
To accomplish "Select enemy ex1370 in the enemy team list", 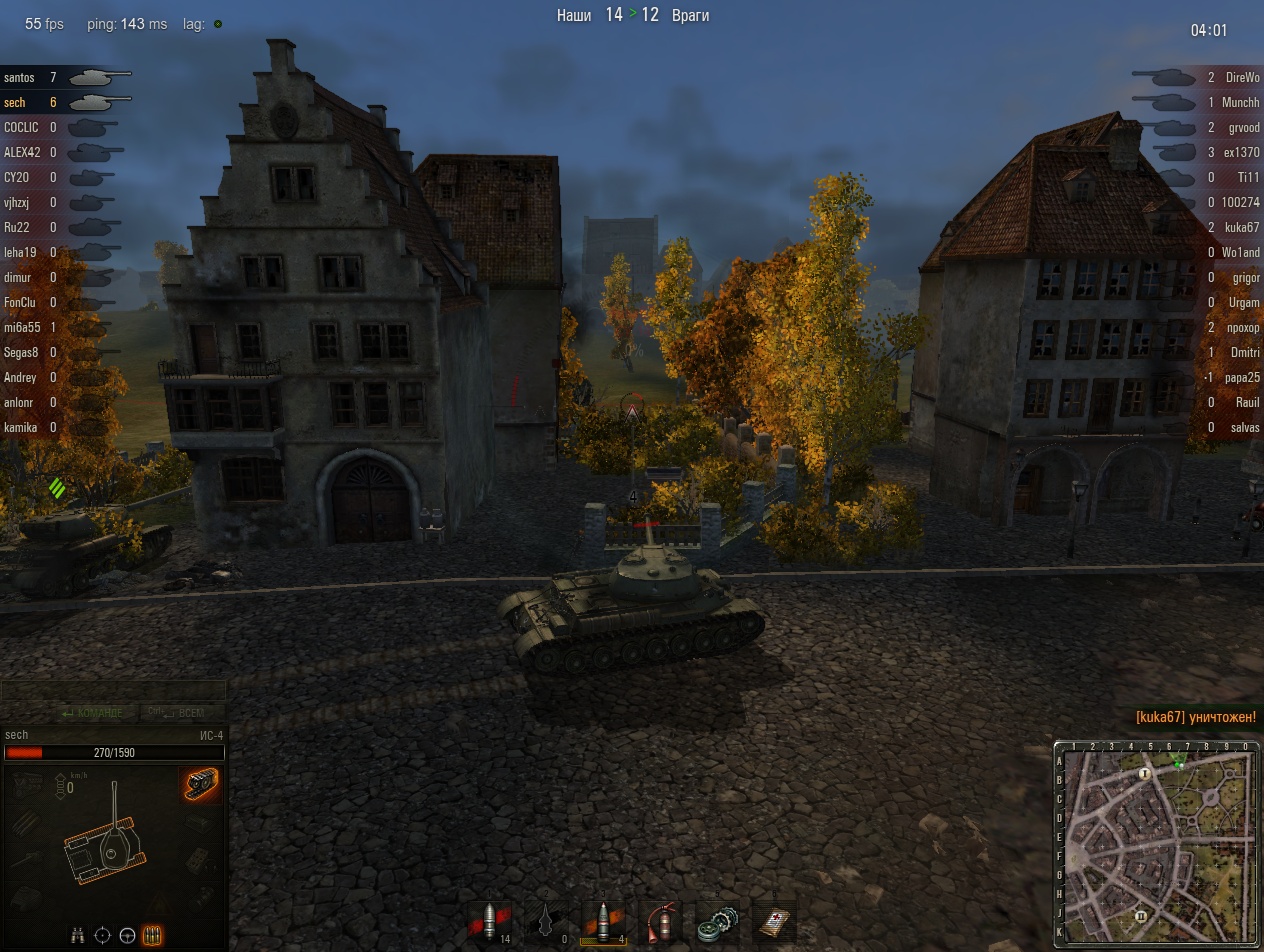I will (1241, 152).
